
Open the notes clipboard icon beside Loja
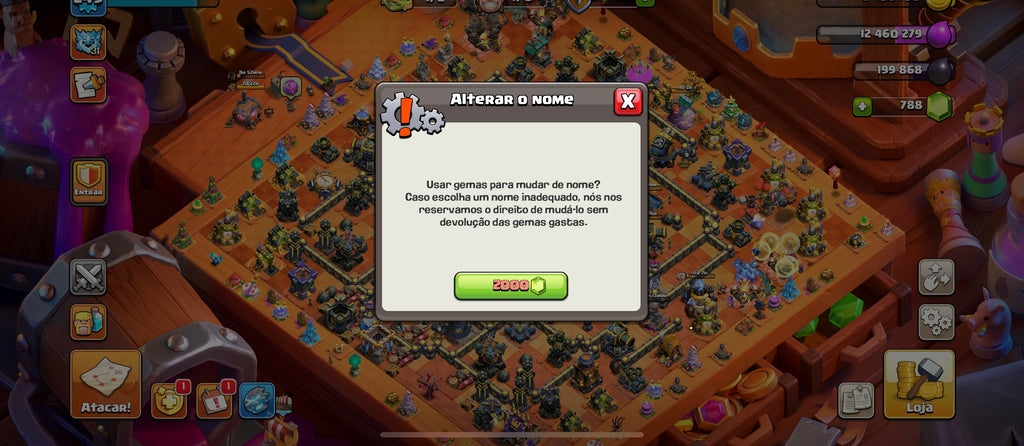pos(856,399)
